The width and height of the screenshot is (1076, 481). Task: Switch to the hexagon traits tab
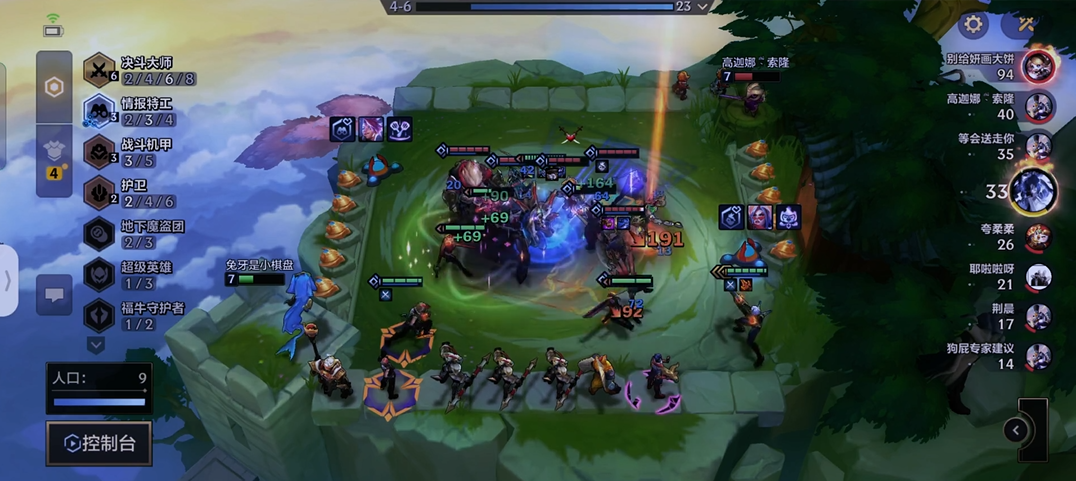[x=54, y=87]
